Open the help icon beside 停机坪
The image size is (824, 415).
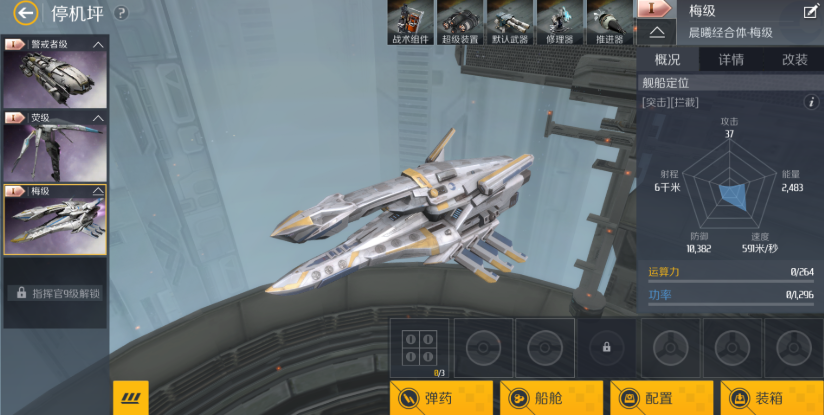(121, 14)
